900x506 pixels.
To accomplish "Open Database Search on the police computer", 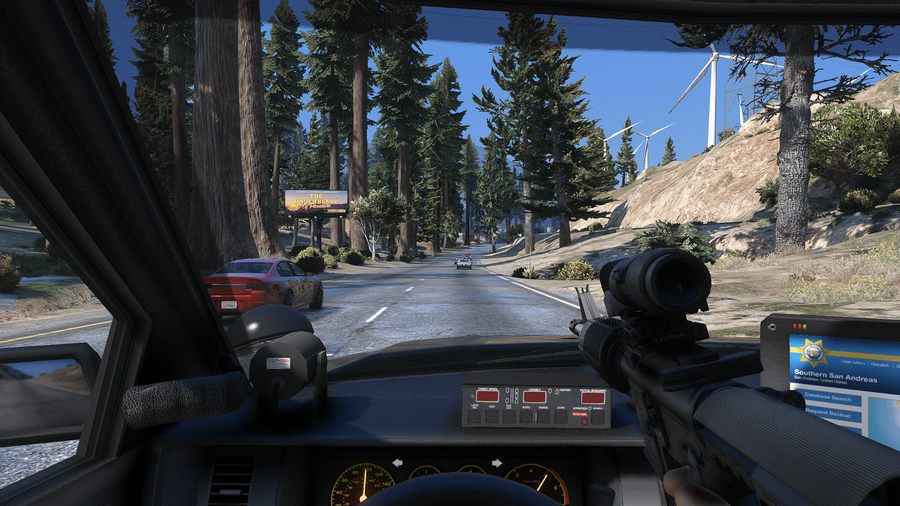I will coord(826,398).
